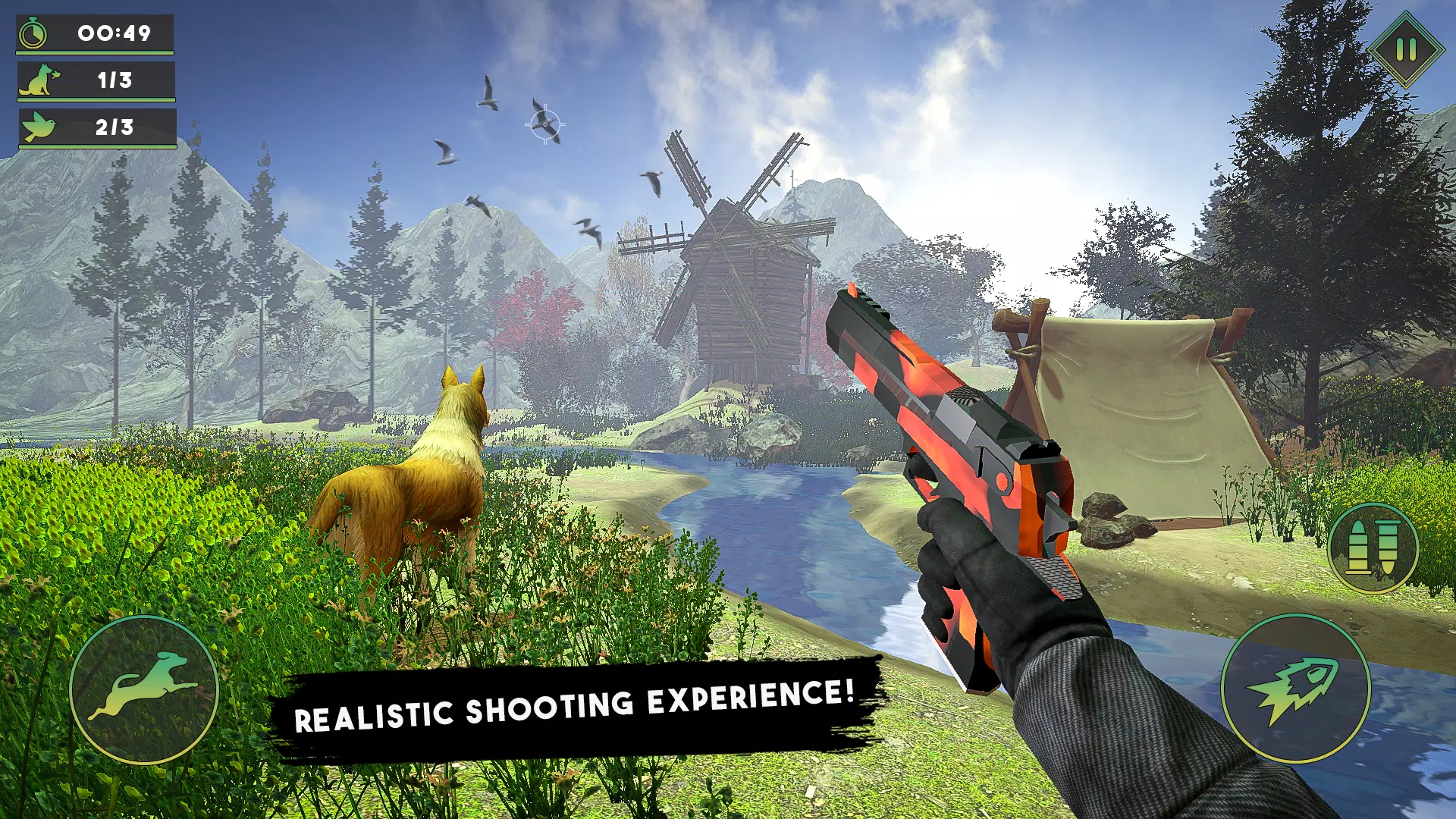Click the green progress bar under the timer

95,52
